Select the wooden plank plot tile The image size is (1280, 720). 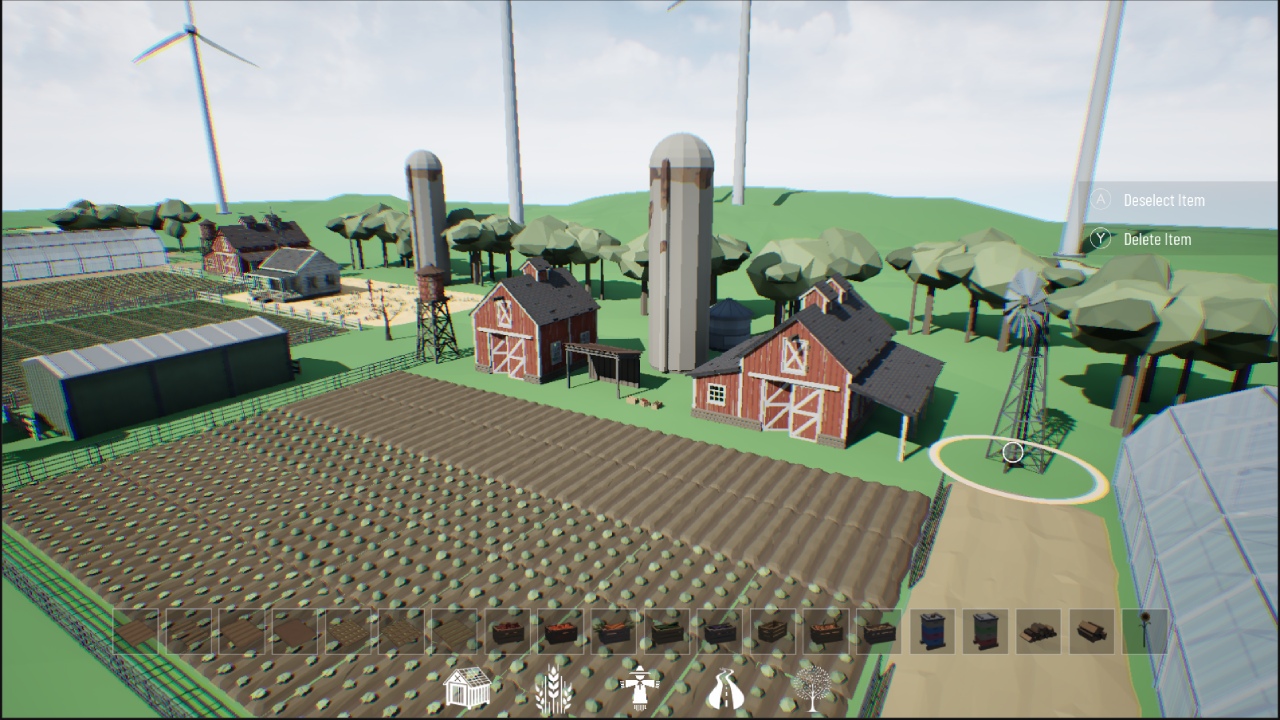454,628
